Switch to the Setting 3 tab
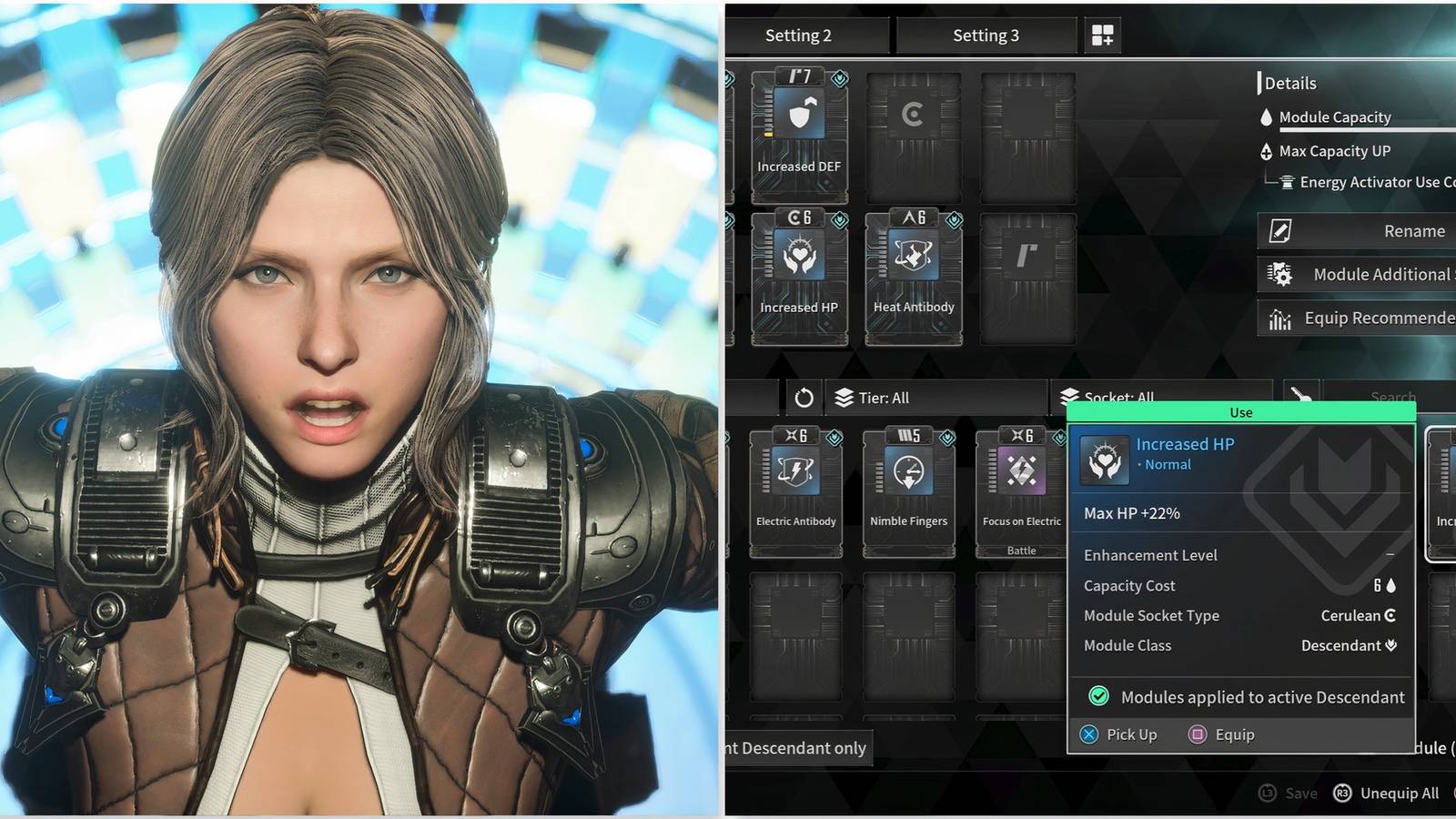The width and height of the screenshot is (1456, 819). (x=986, y=35)
